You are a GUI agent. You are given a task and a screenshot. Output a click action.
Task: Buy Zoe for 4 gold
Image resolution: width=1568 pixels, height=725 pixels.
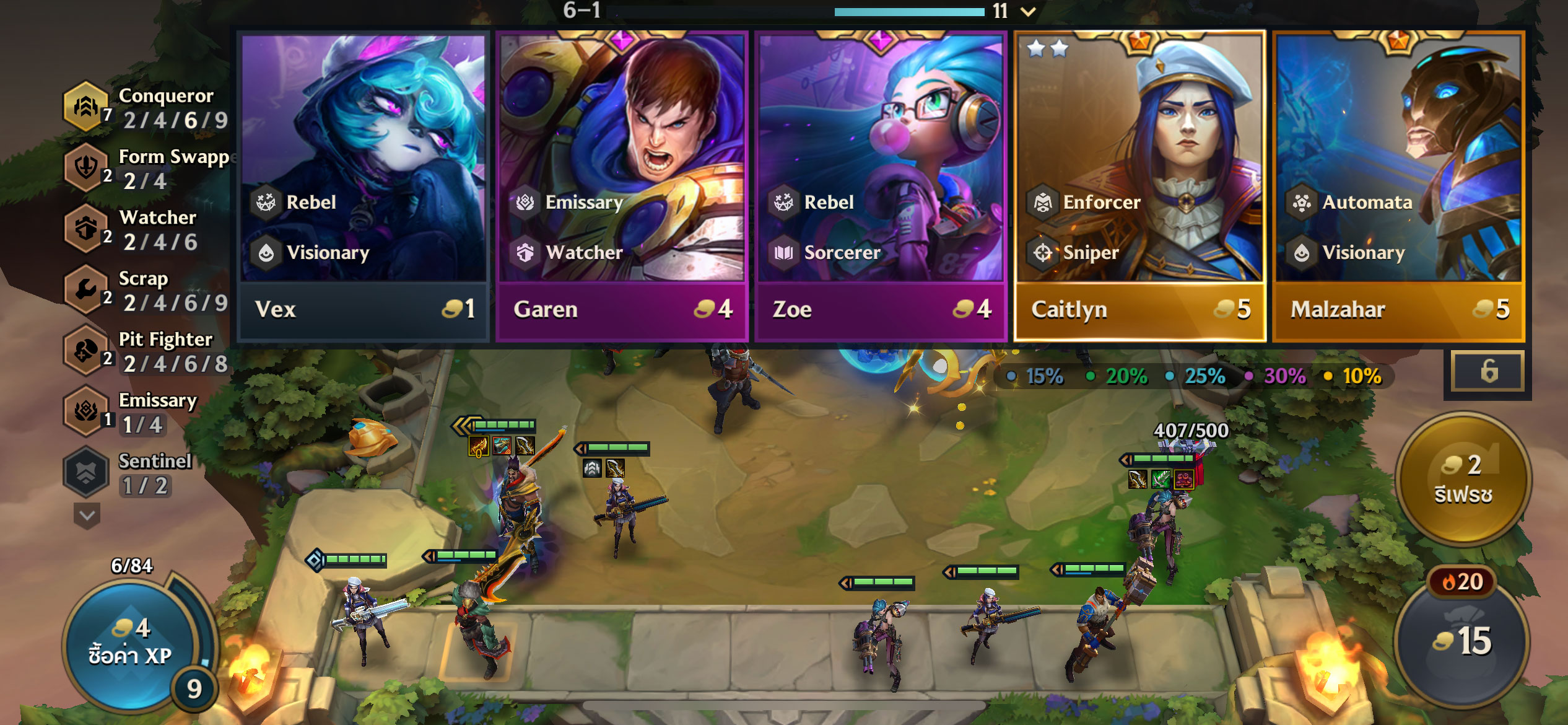881,186
